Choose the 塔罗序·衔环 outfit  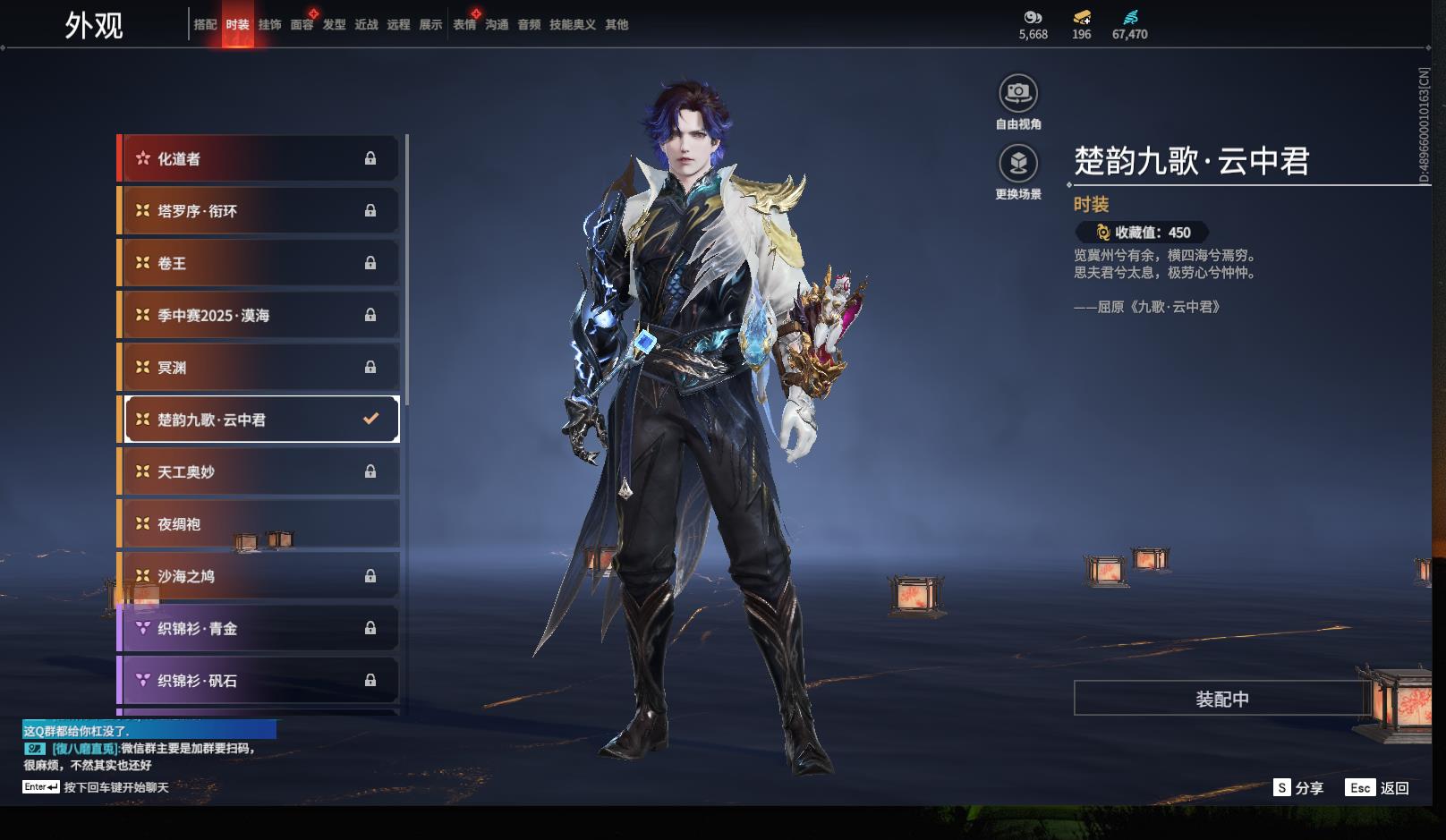(259, 211)
